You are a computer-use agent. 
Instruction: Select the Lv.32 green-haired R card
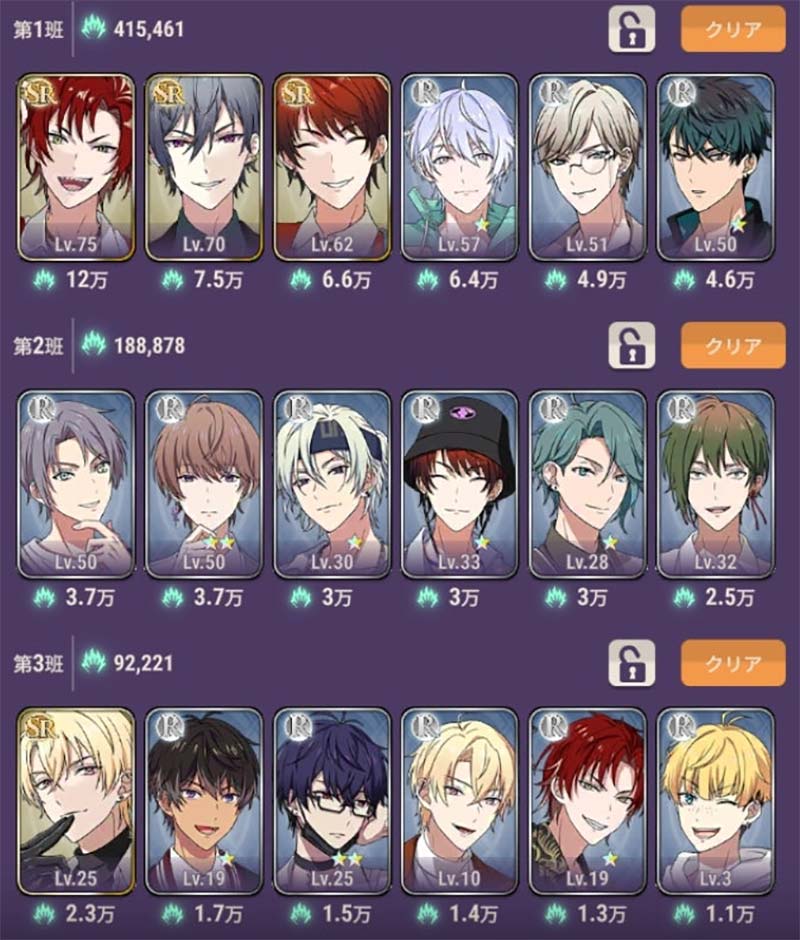(x=716, y=484)
